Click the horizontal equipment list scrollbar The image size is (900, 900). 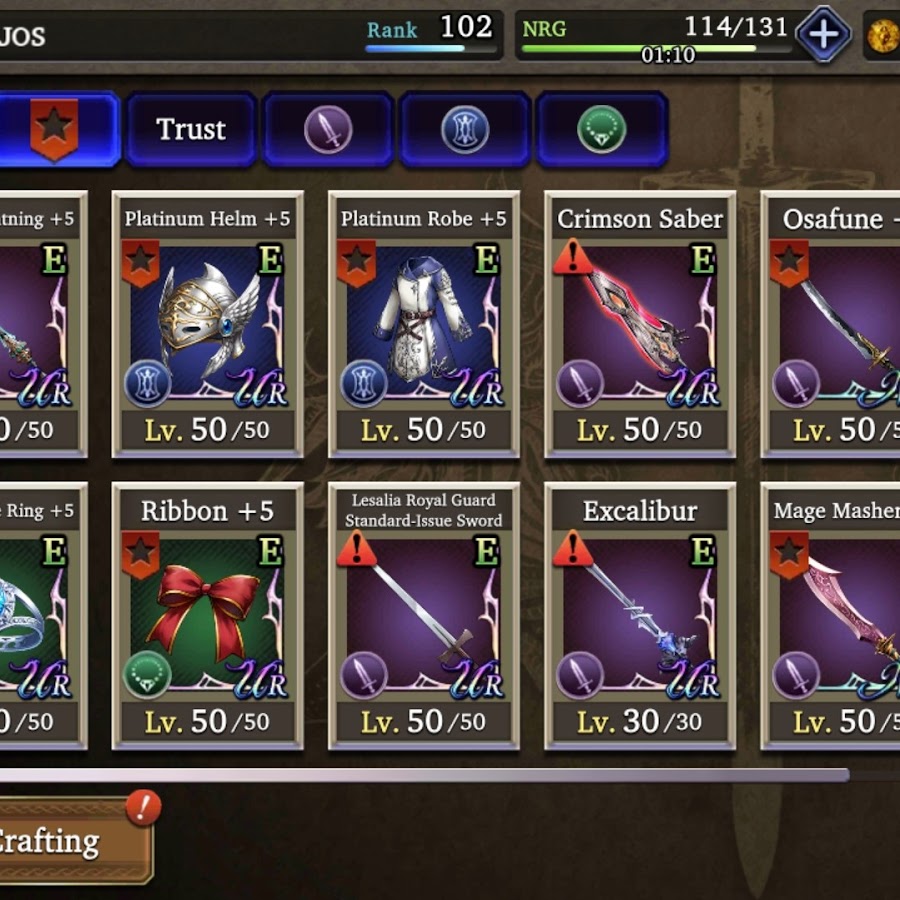(420, 775)
